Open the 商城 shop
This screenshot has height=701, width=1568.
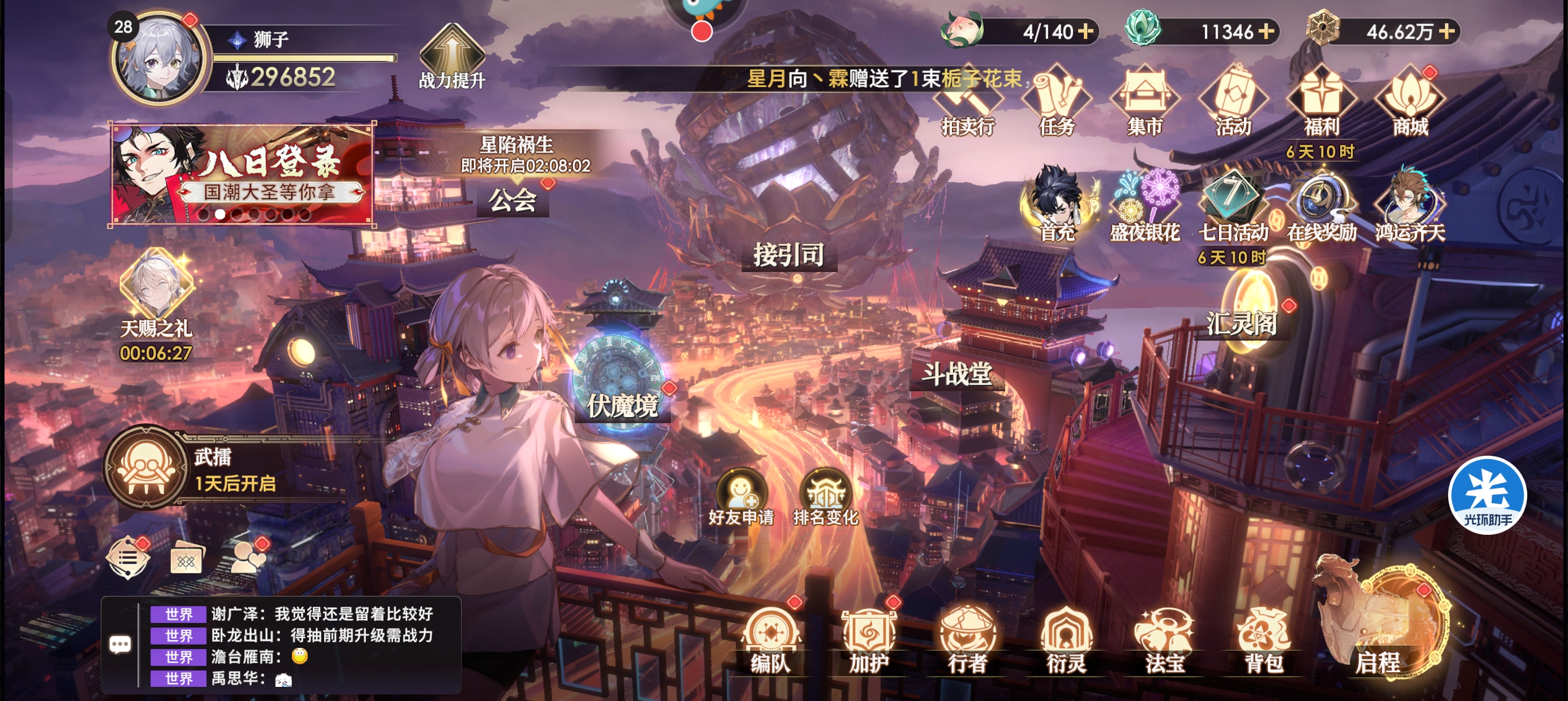[x=1410, y=102]
